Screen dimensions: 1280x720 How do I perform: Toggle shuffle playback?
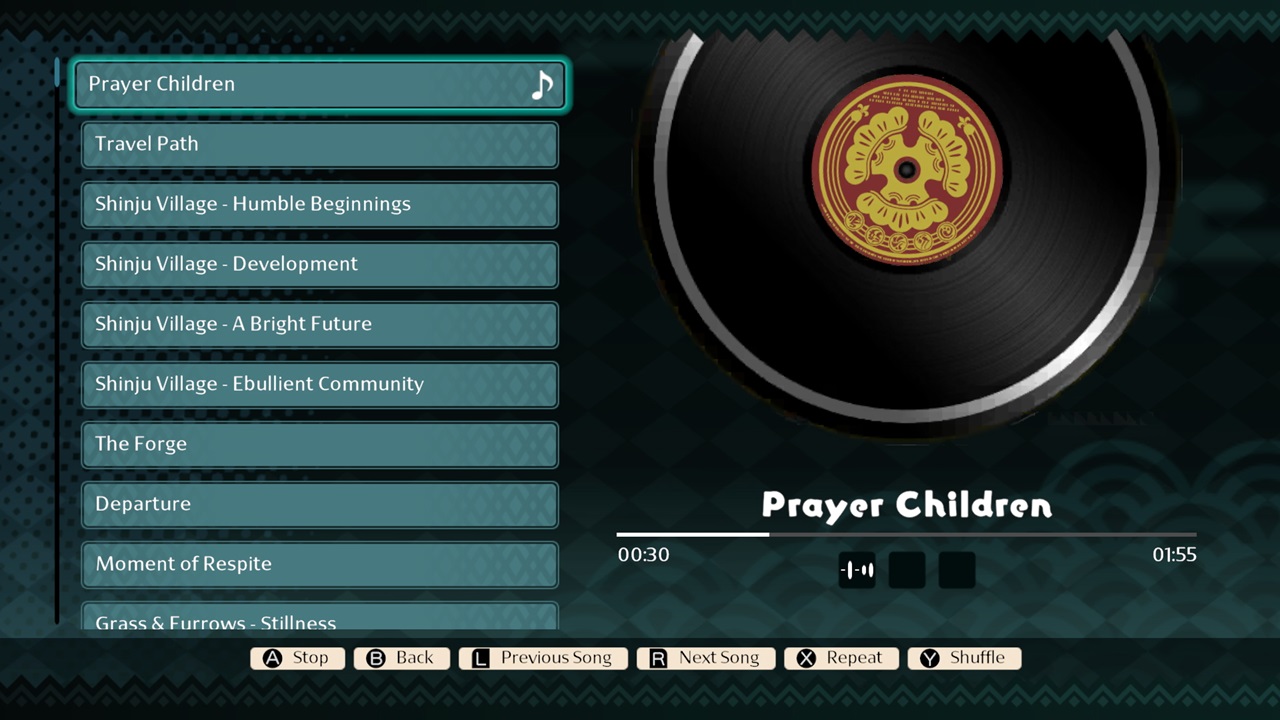964,658
